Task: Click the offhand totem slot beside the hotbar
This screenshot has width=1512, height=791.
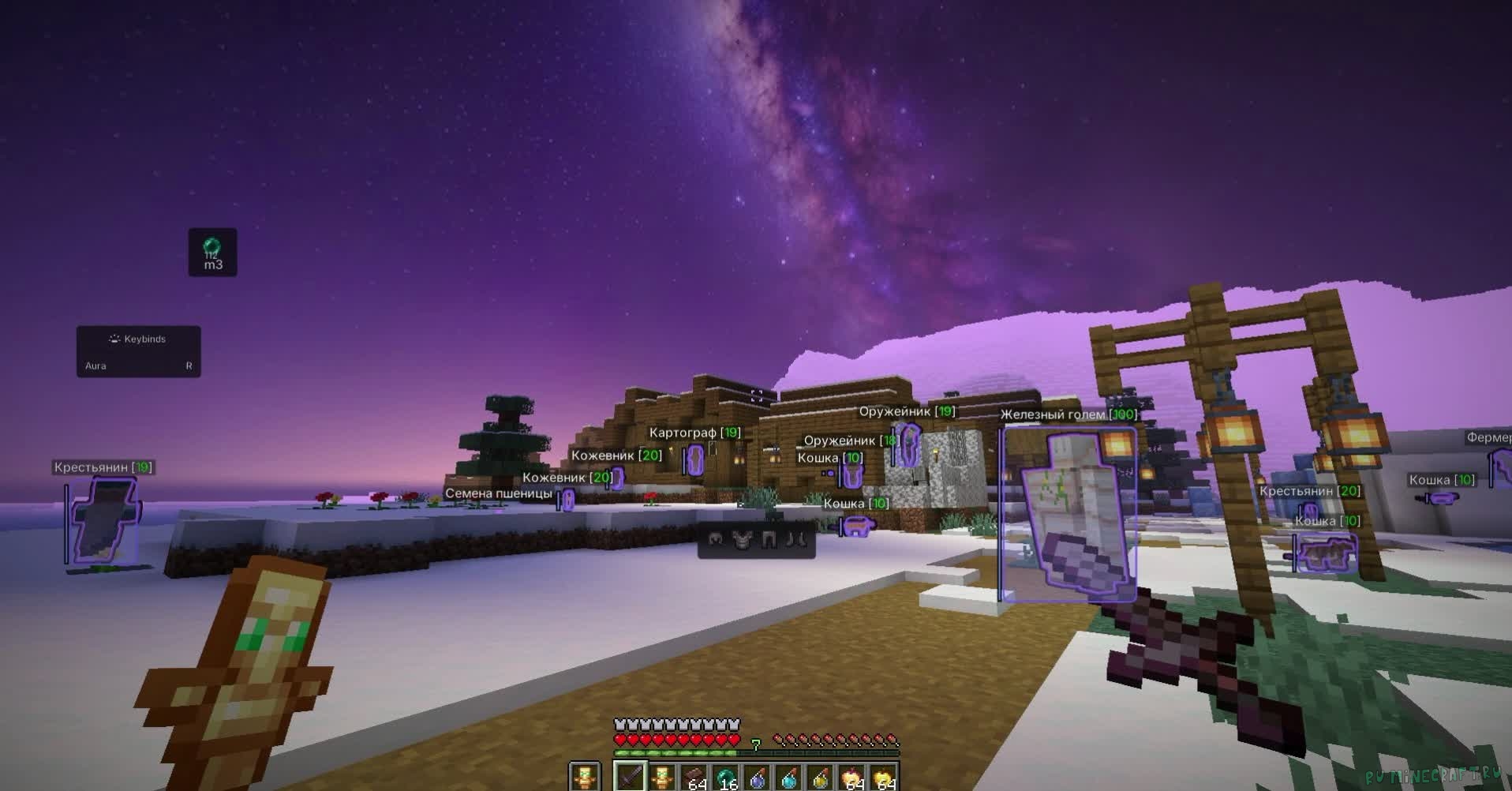Action: [x=585, y=778]
